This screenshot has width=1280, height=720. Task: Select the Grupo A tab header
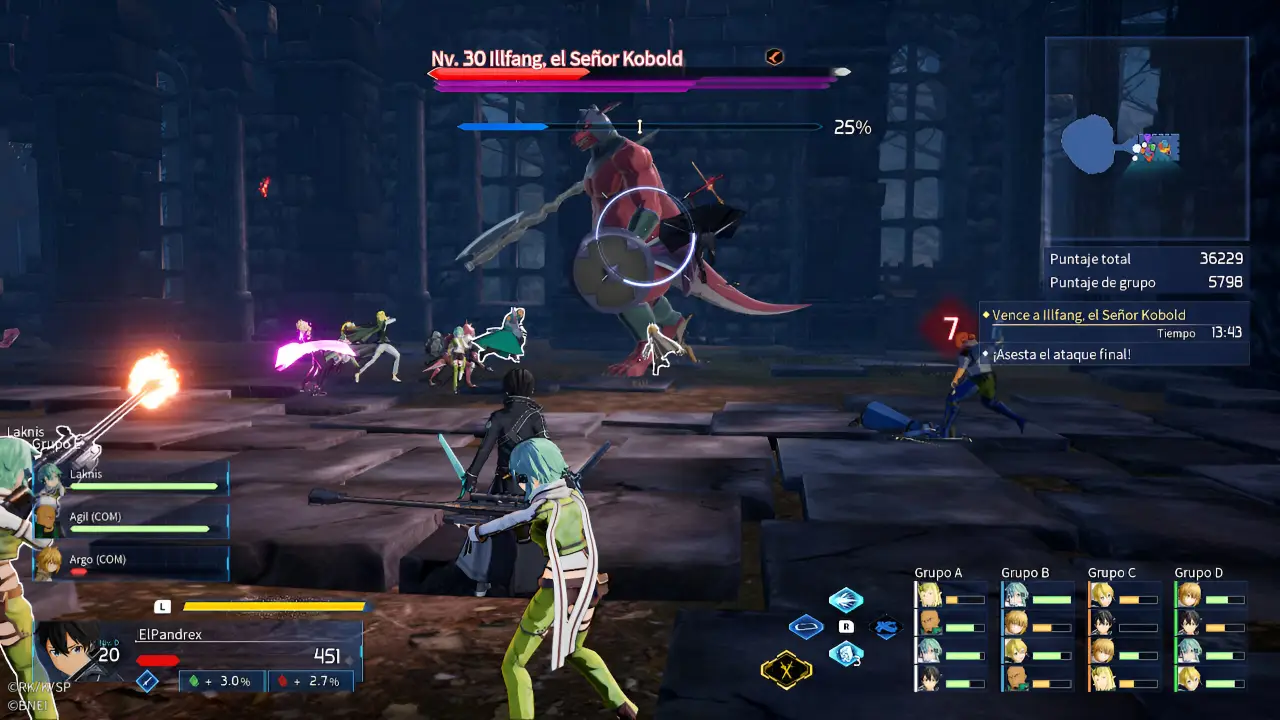pyautogui.click(x=938, y=572)
